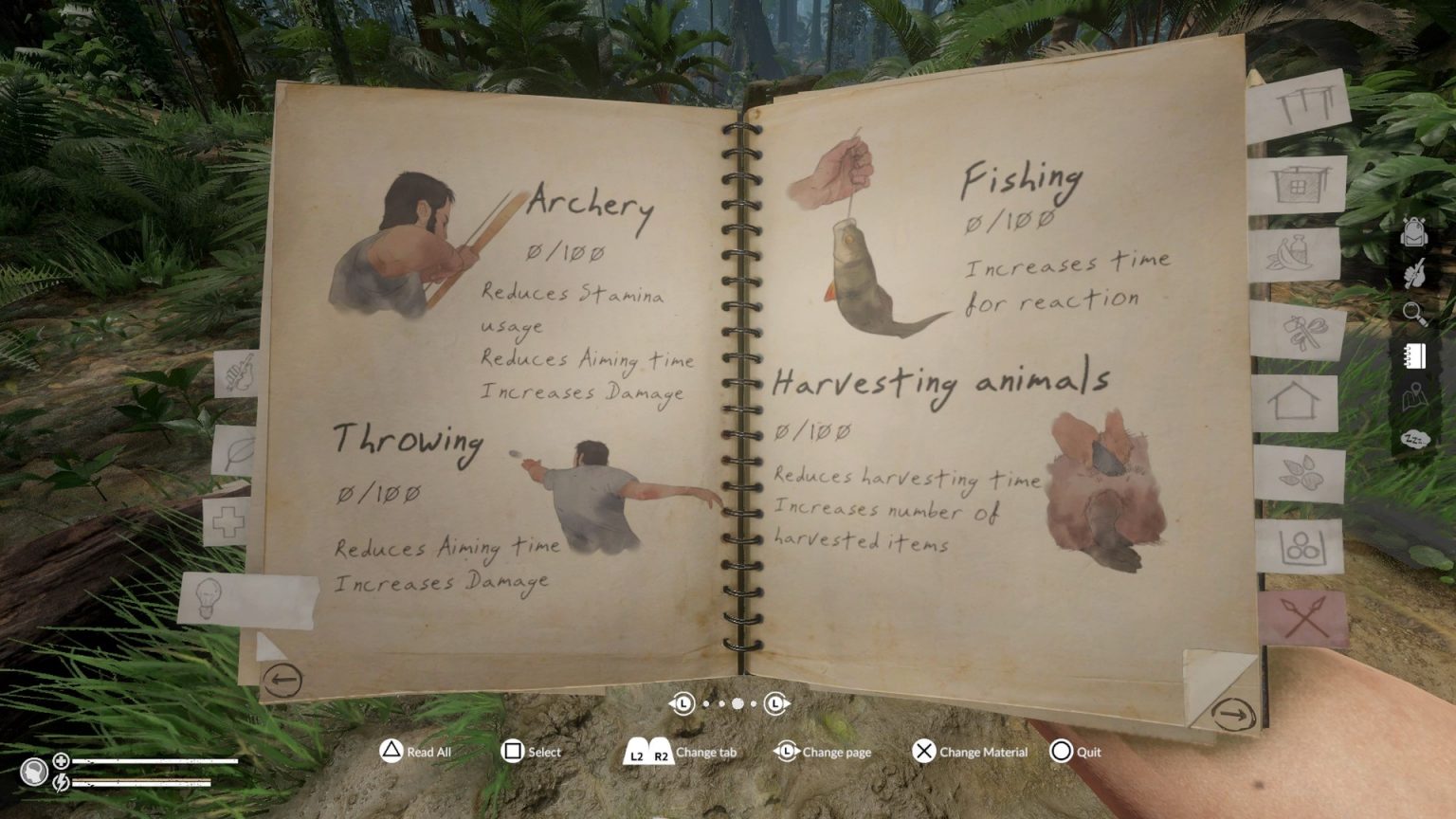Choose the fruit and bottle tab
The image size is (1456, 819).
pos(1294,253)
